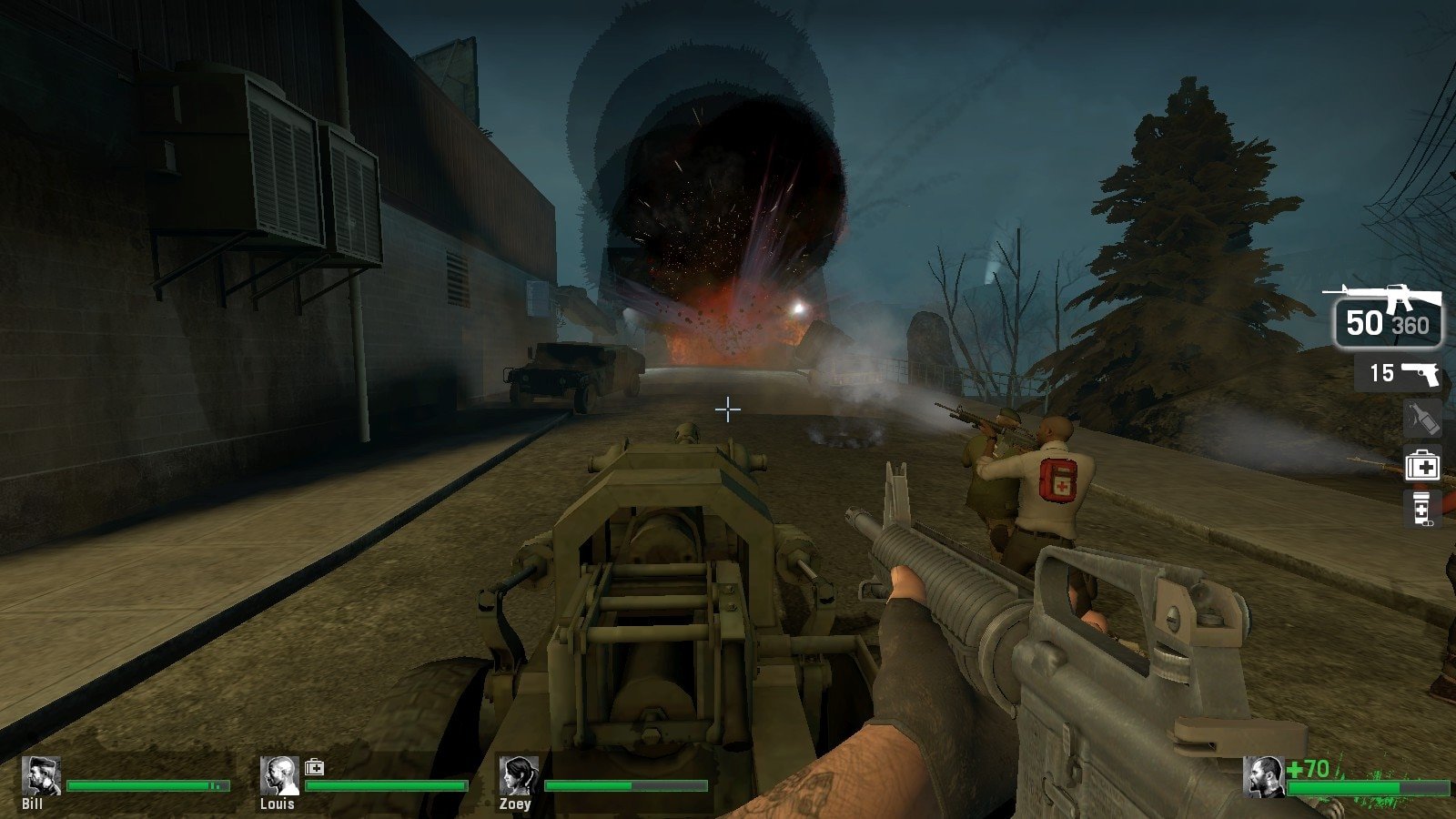Viewport: 1456px width, 819px height.
Task: Equip the first aid kit
Action: coord(1422,467)
